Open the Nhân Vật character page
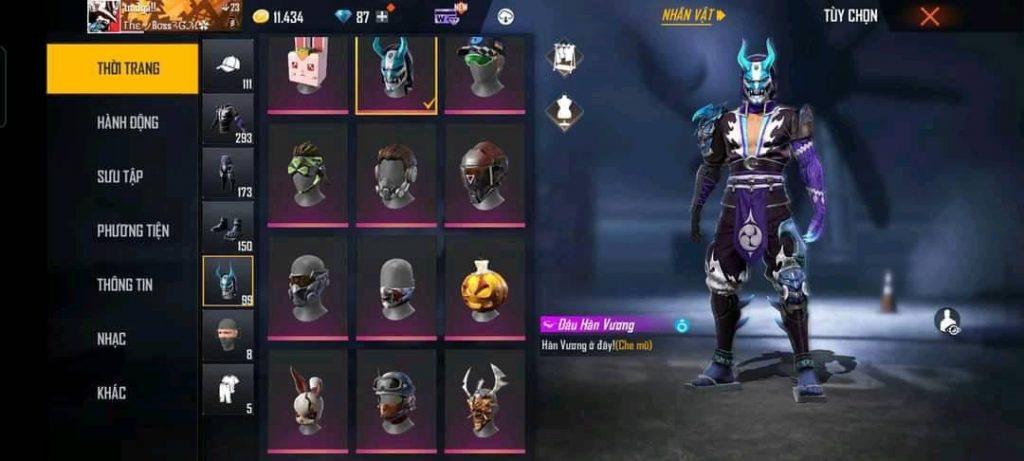Viewport: 1024px width, 461px height. pyautogui.click(x=693, y=16)
